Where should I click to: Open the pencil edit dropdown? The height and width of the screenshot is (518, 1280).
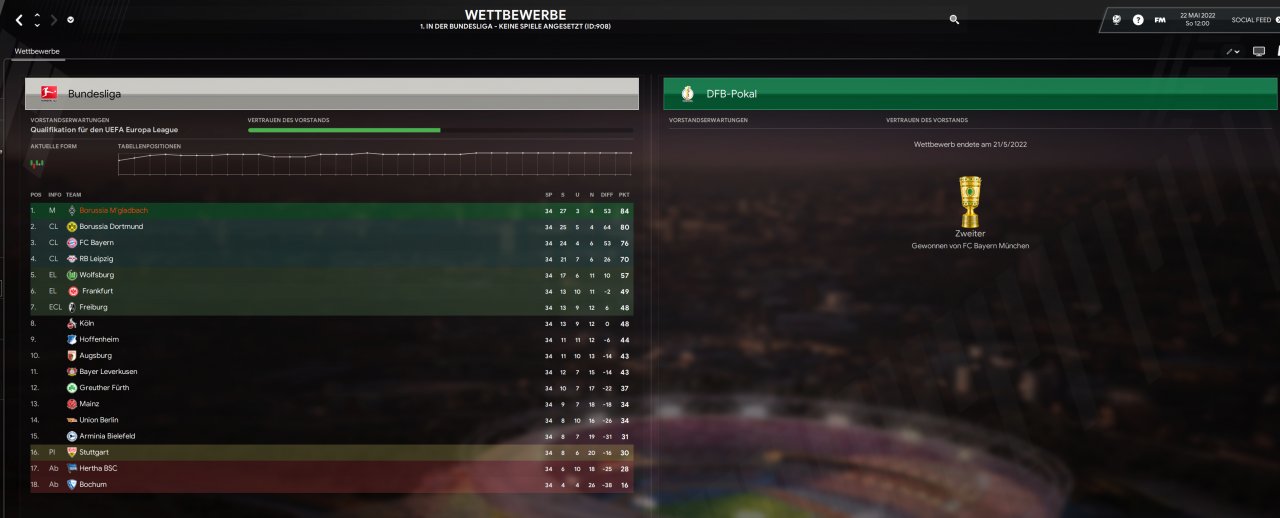tap(1232, 51)
